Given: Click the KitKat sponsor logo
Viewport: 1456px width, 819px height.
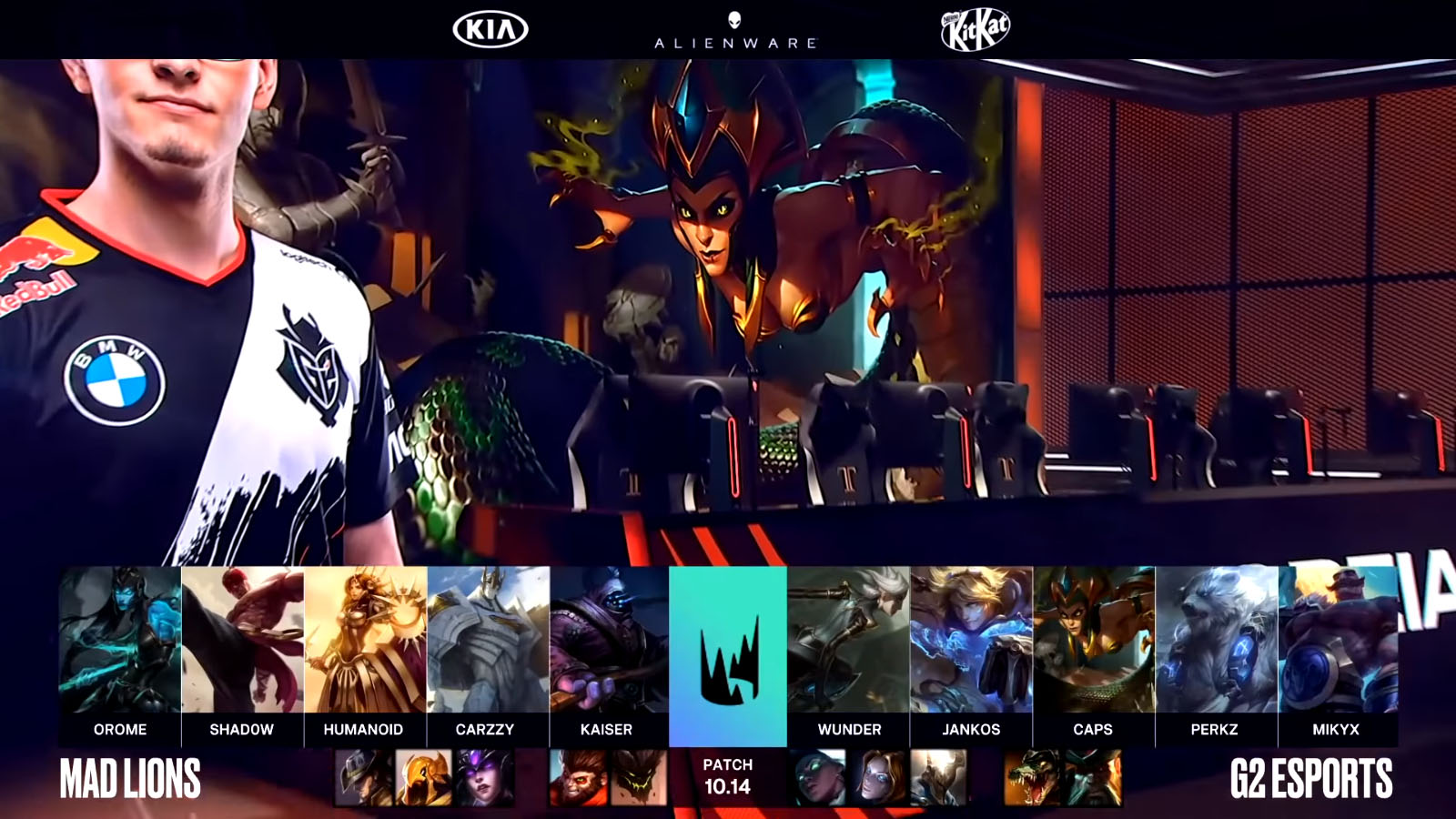Looking at the screenshot, I should (975, 30).
